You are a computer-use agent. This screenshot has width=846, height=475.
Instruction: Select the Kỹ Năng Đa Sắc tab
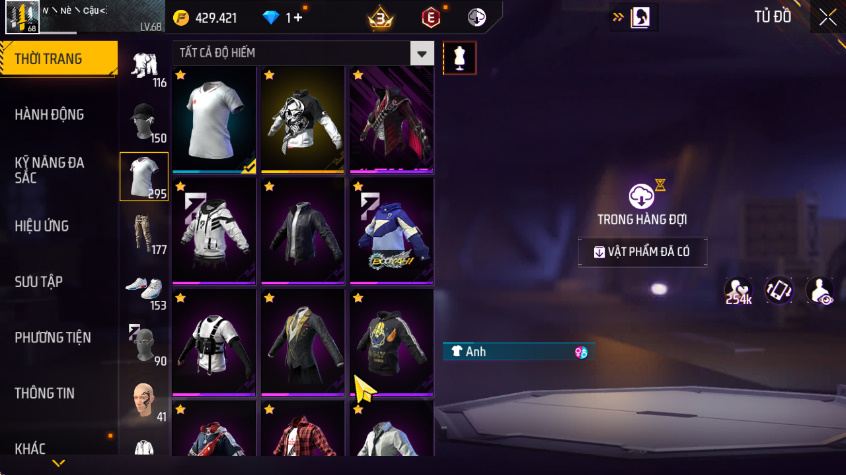[50, 170]
